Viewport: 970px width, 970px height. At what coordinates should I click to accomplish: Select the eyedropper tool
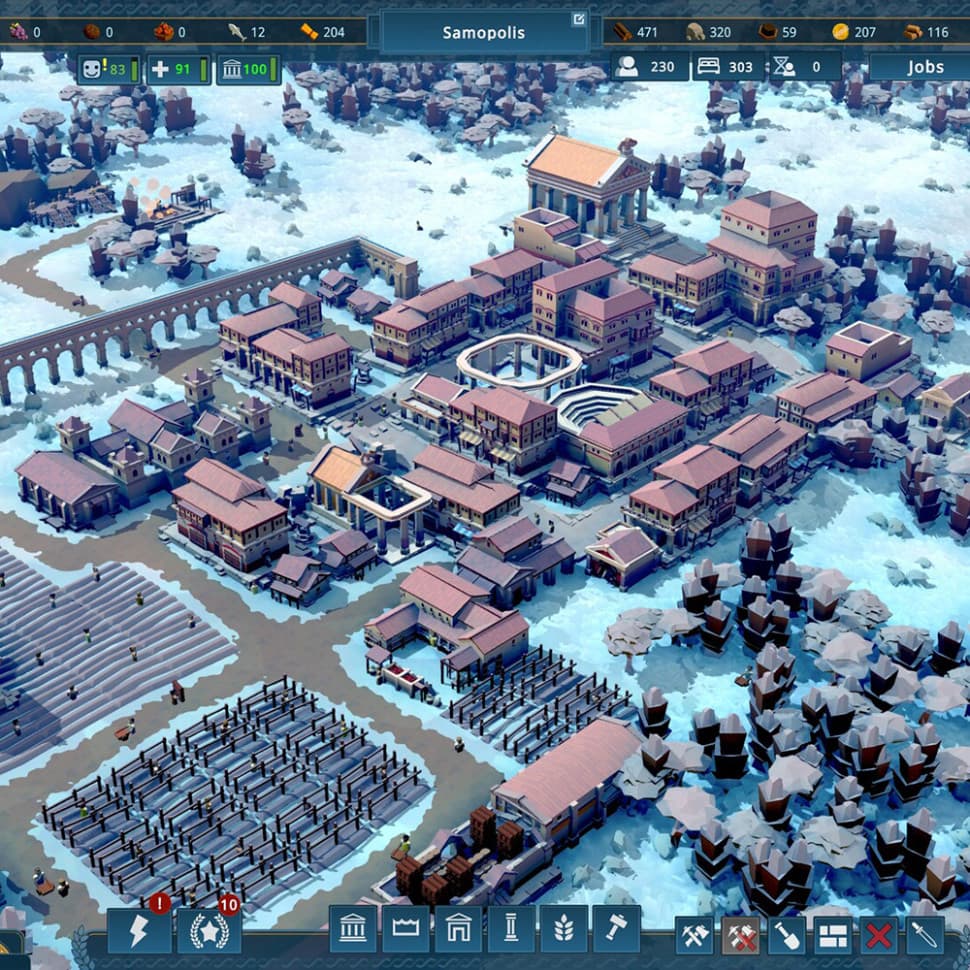point(925,936)
